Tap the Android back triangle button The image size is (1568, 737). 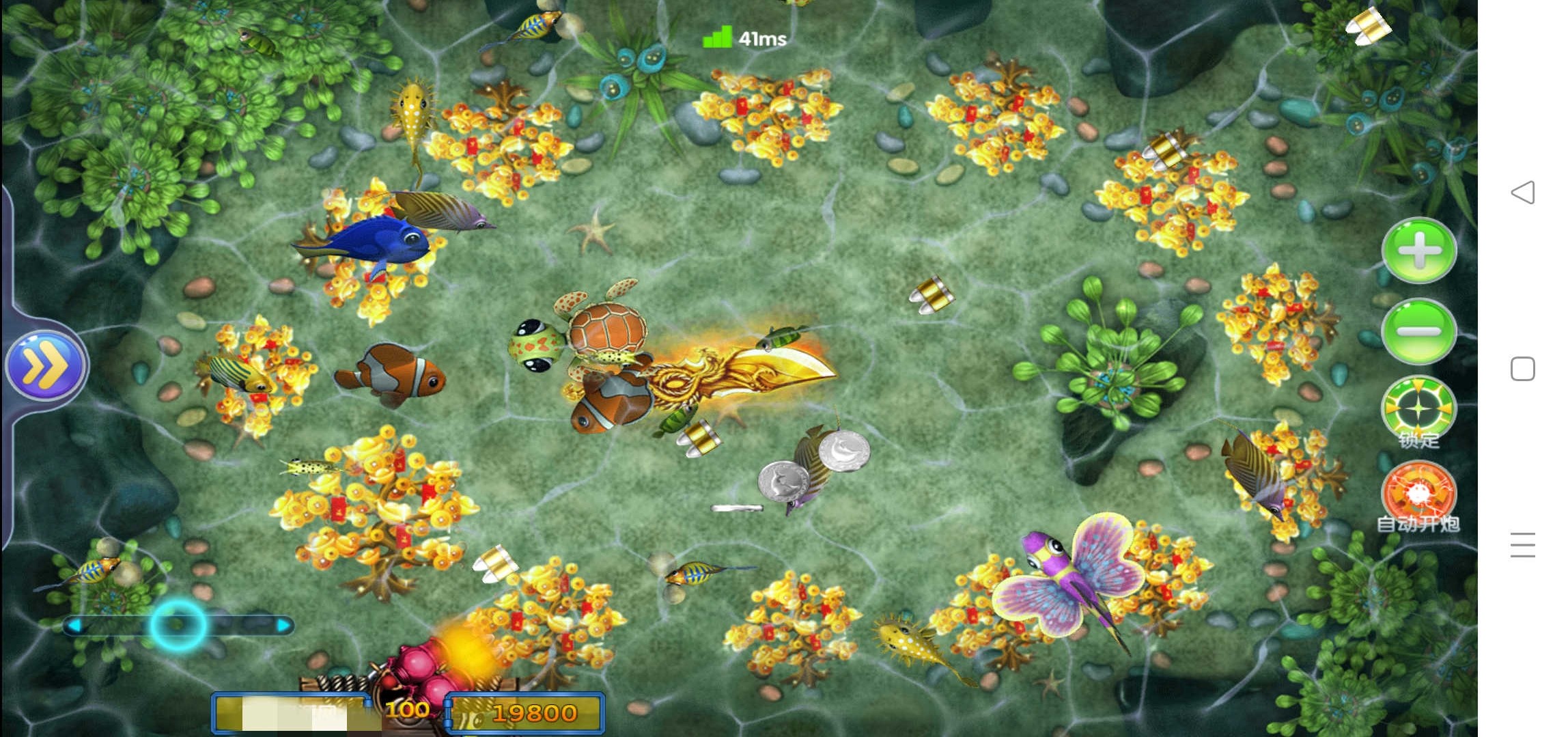point(1523,193)
